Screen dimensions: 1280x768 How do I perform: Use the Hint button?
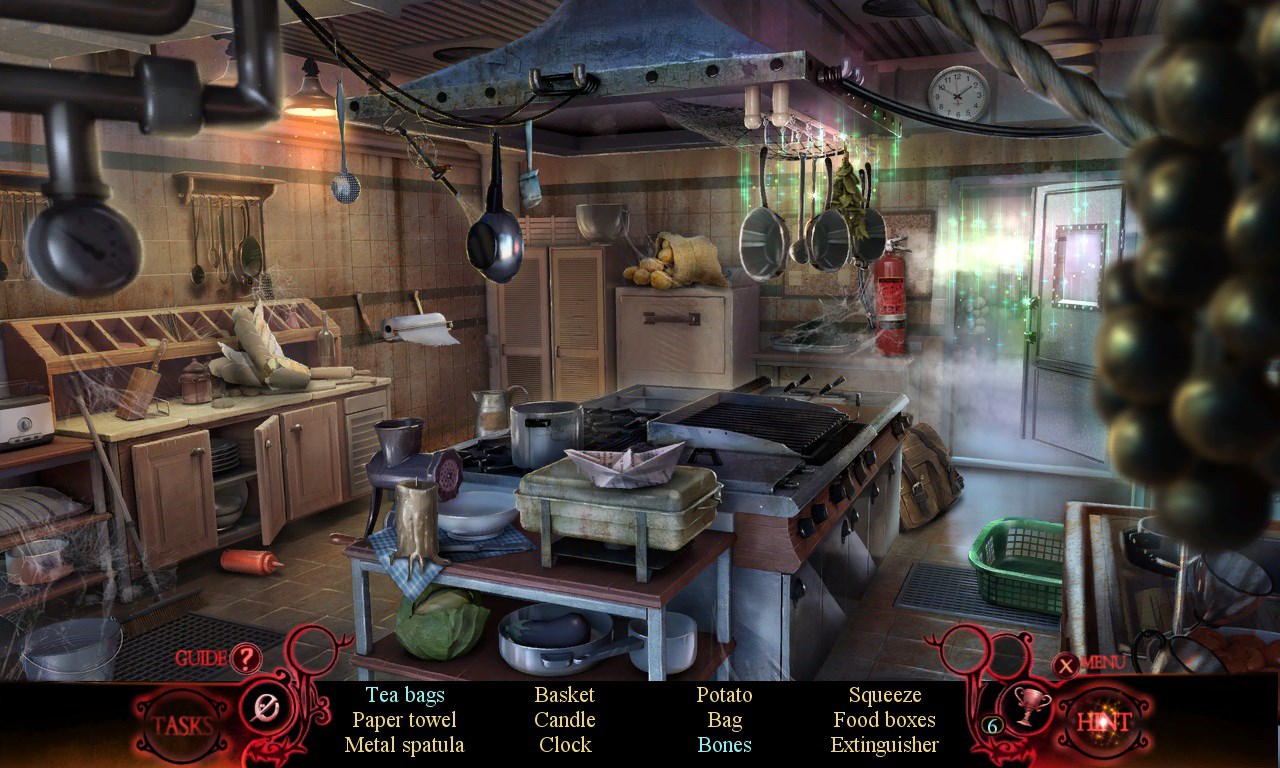pyautogui.click(x=1103, y=722)
